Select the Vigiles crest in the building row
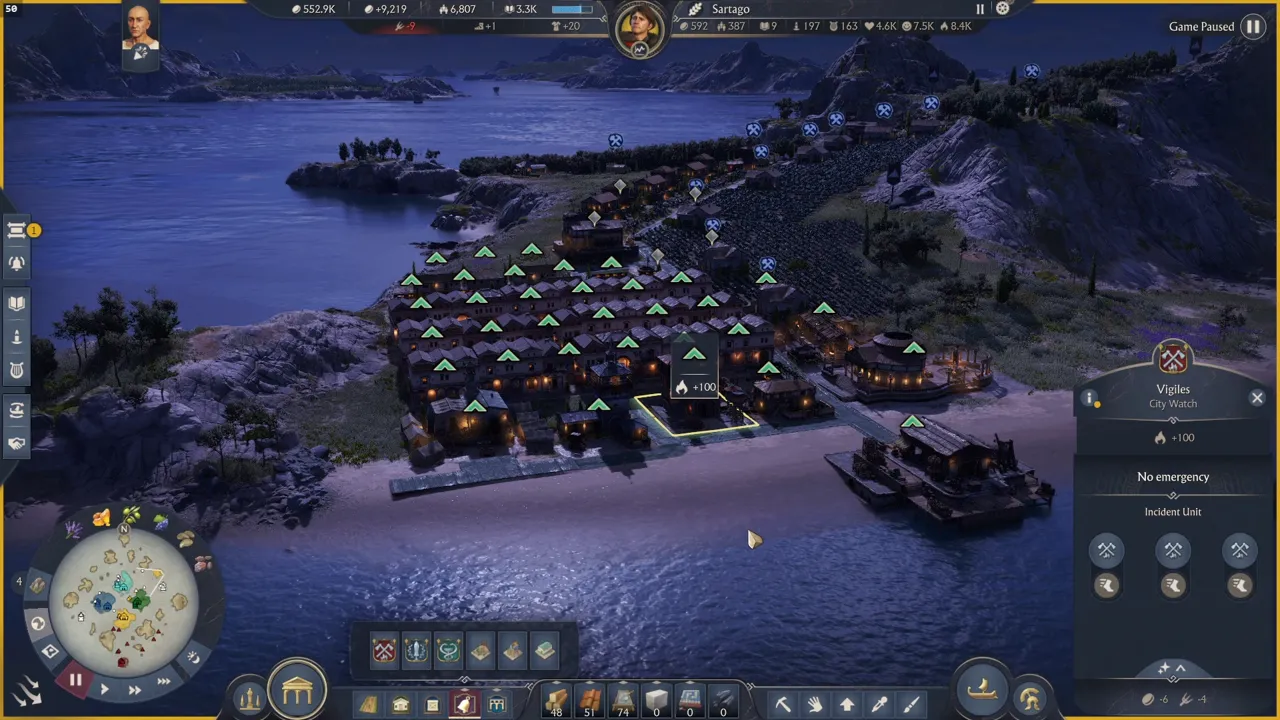The width and height of the screenshot is (1280, 720). point(383,651)
